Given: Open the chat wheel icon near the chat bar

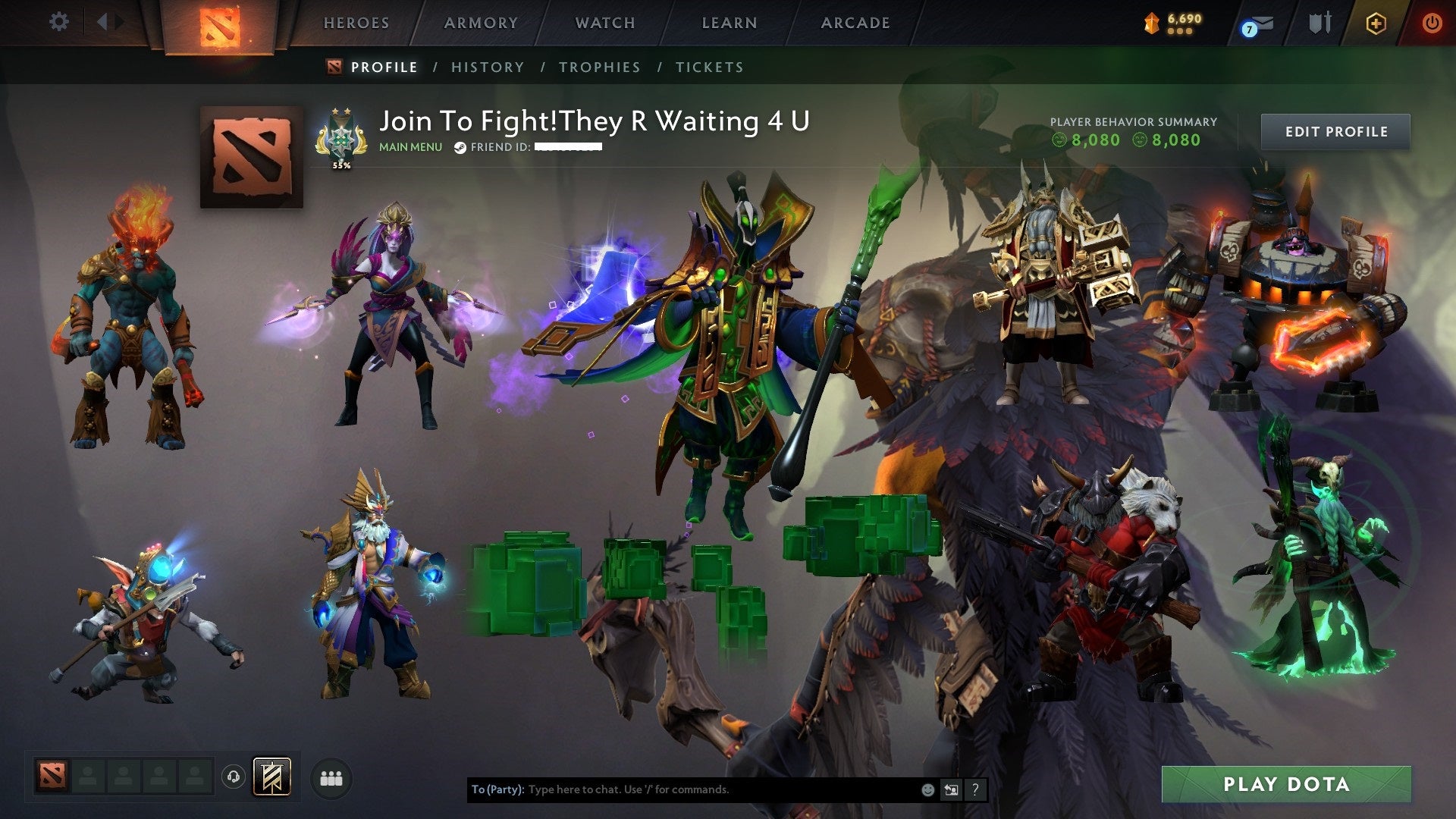Looking at the screenshot, I should 951,789.
